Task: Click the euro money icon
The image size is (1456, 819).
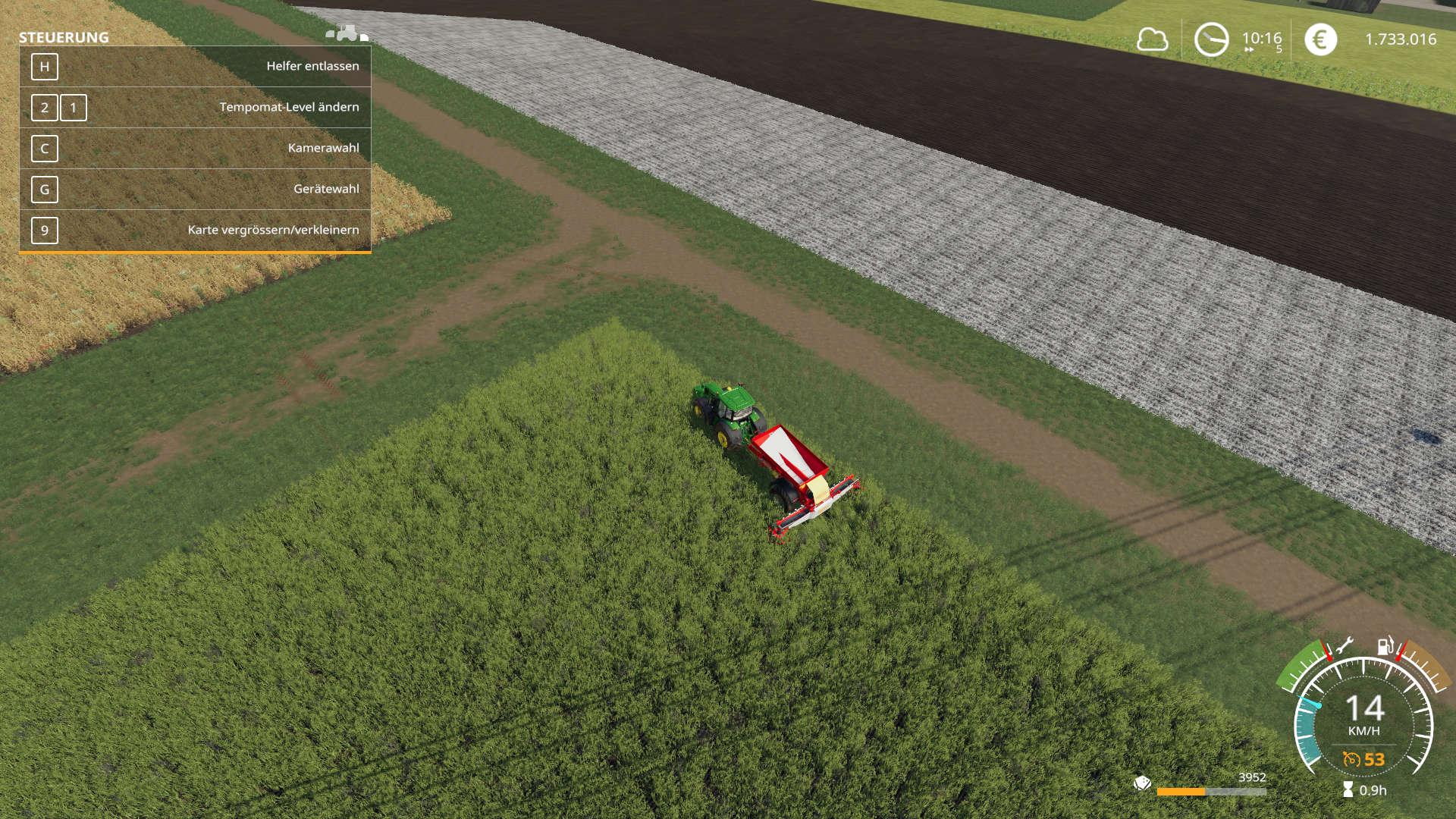Action: pyautogui.click(x=1320, y=39)
